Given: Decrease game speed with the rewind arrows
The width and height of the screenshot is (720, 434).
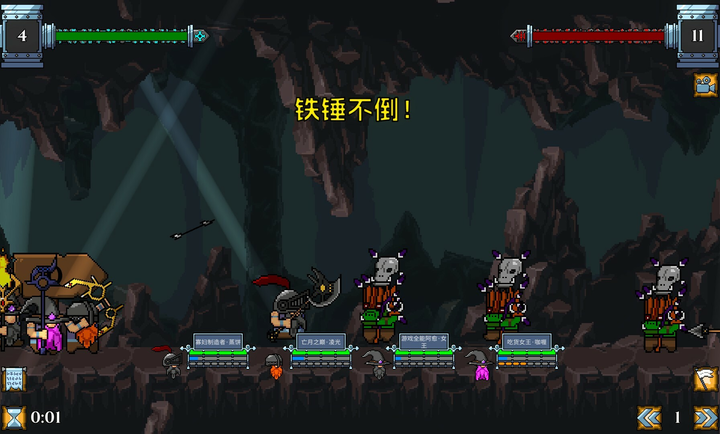Looking at the screenshot, I should click(x=650, y=417).
